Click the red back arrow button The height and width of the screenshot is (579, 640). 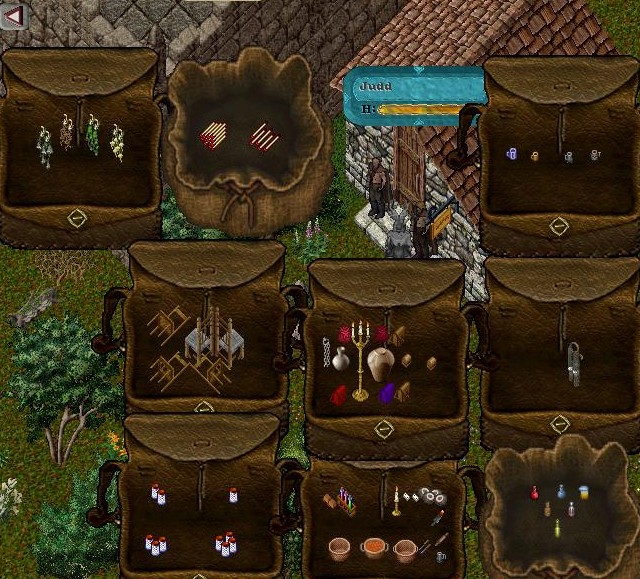tap(13, 14)
